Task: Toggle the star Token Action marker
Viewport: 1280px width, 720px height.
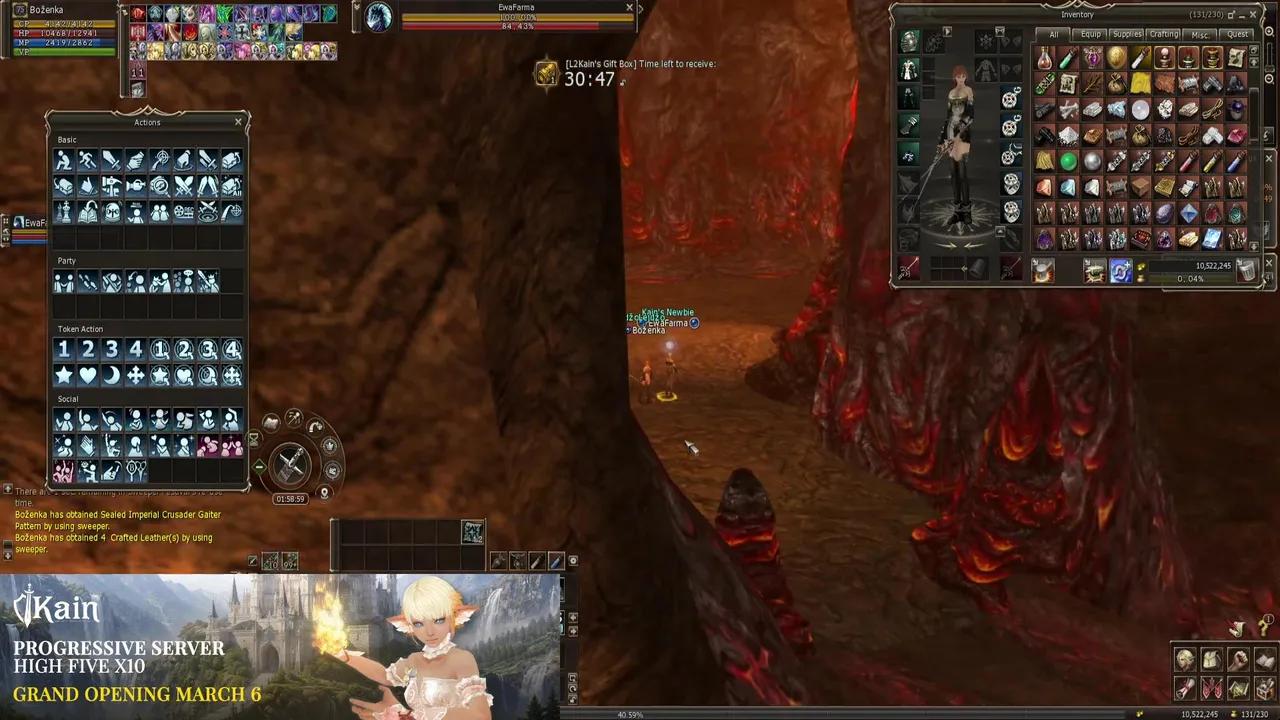Action: tap(64, 374)
